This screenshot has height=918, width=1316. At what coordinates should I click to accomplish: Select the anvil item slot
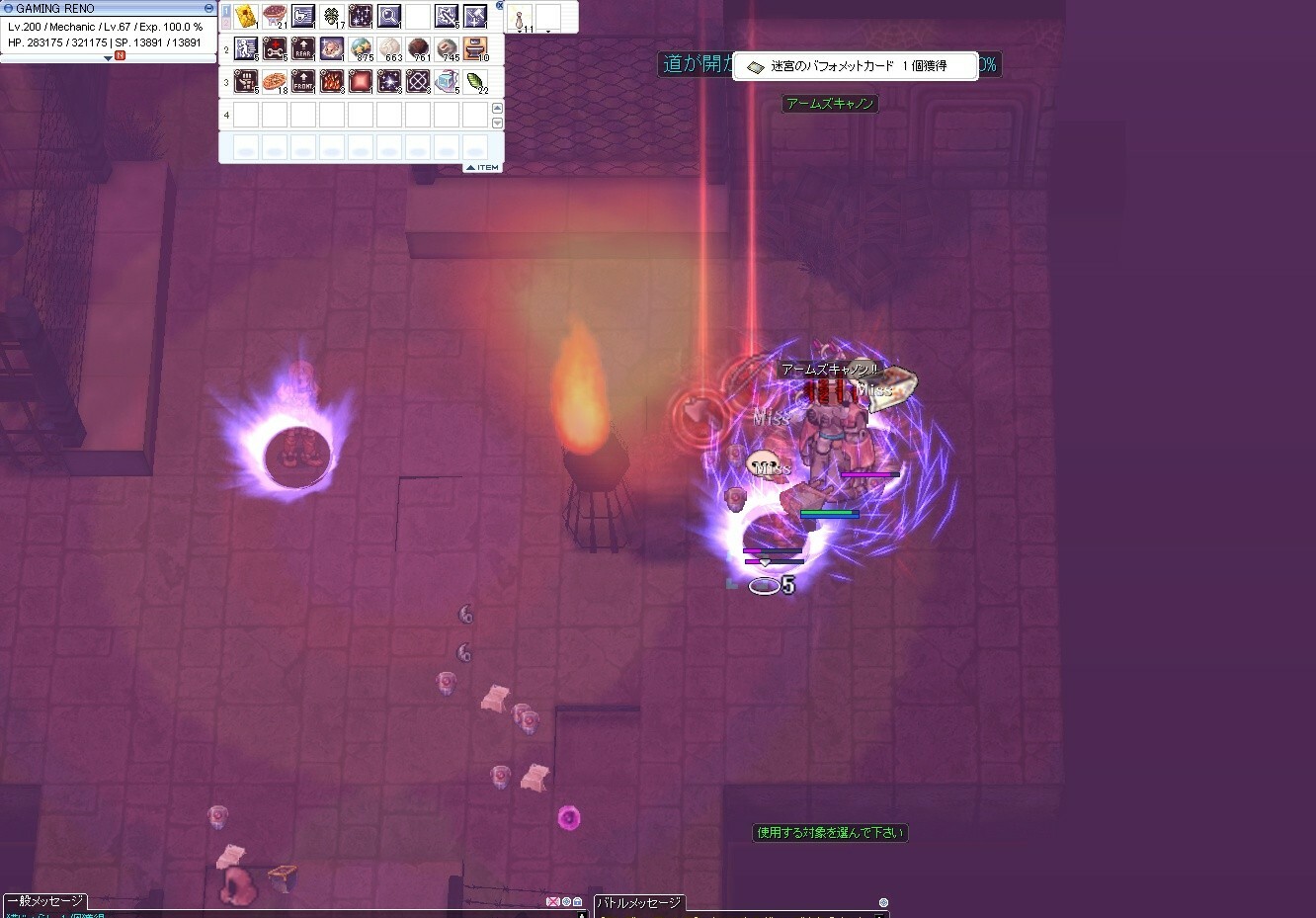point(475,48)
